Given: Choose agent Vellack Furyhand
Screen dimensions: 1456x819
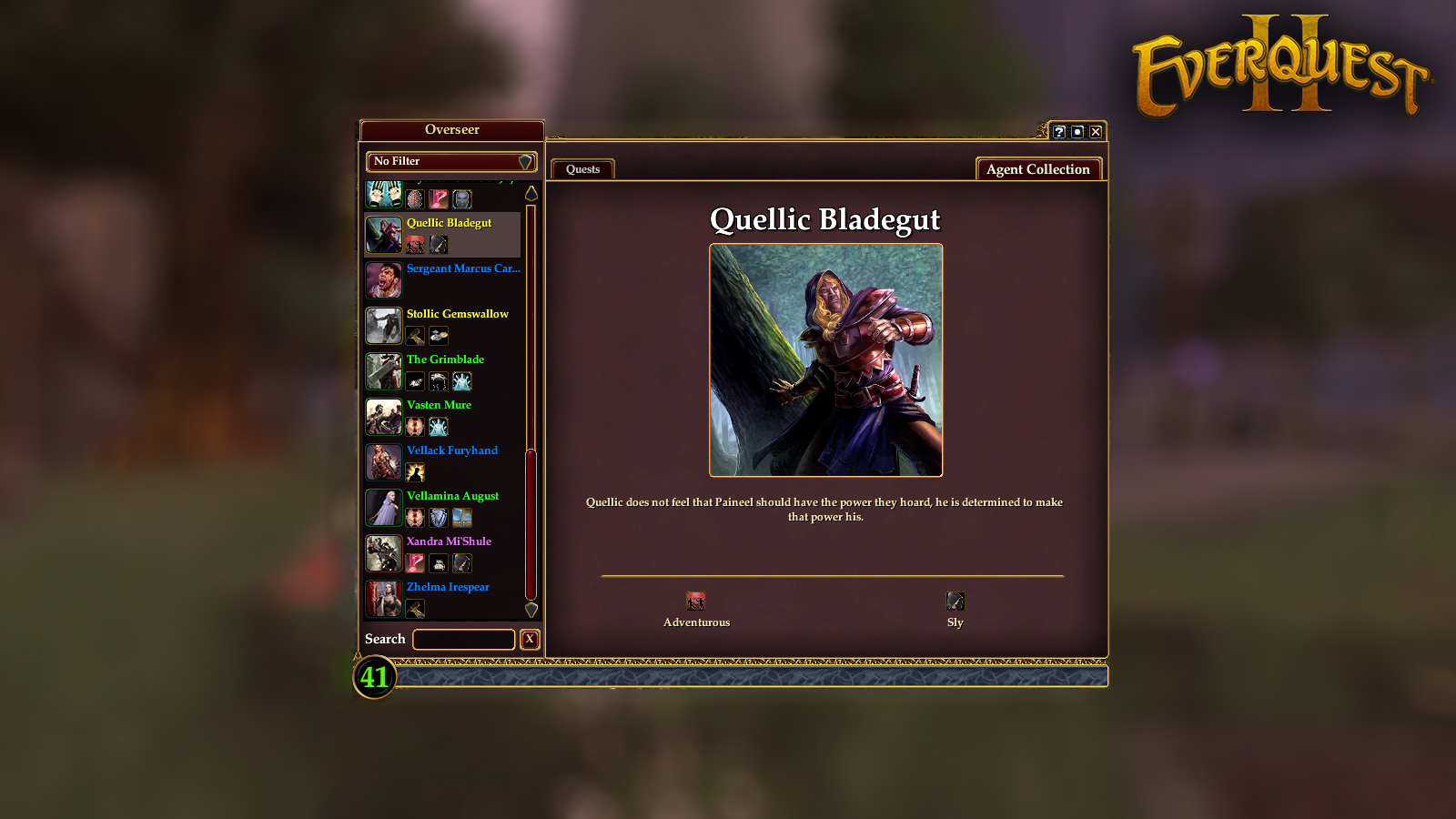Looking at the screenshot, I should [451, 450].
